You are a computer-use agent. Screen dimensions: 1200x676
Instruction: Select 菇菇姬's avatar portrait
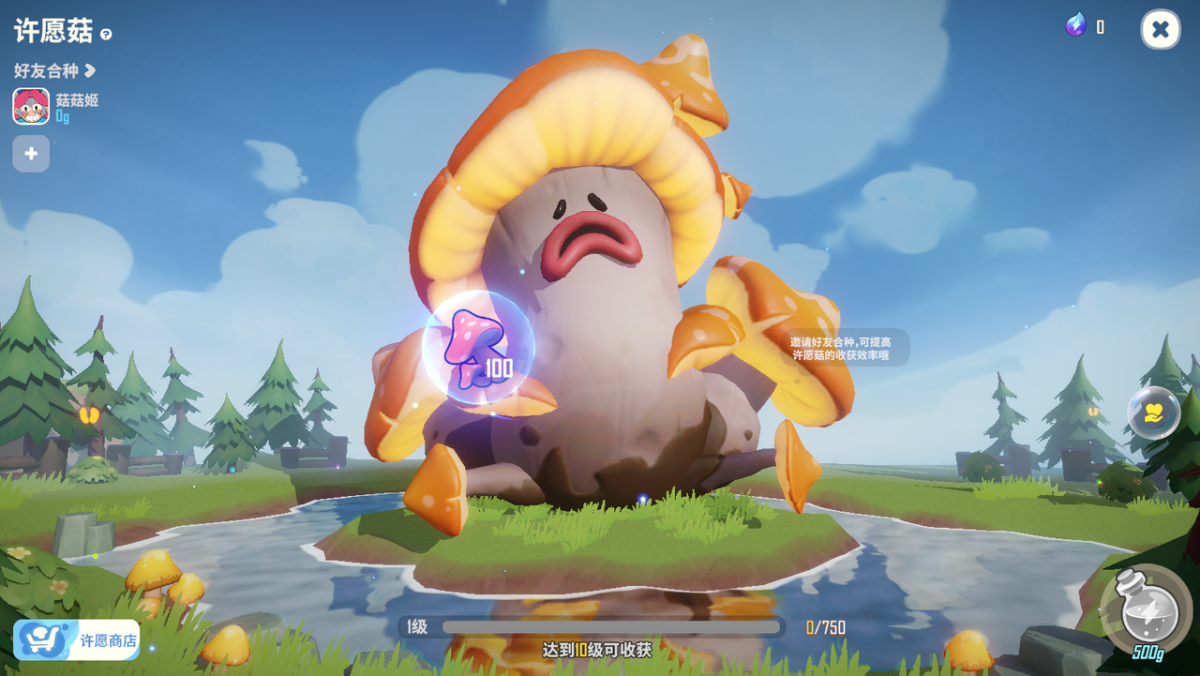tap(31, 106)
